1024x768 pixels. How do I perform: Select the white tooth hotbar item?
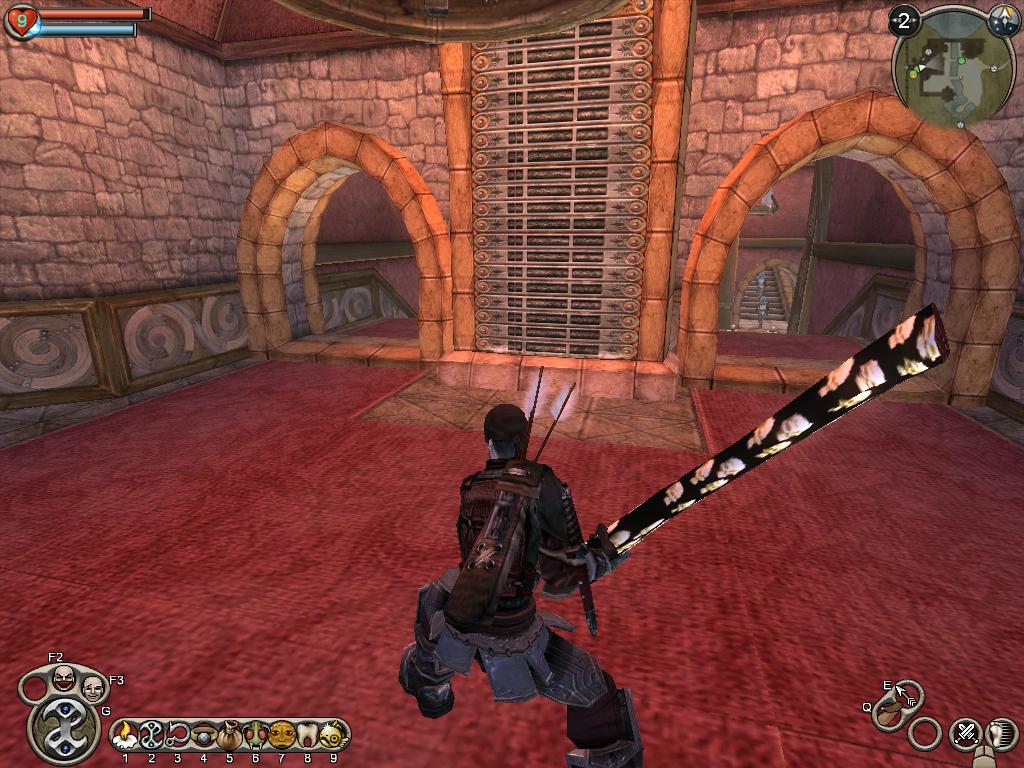point(307,736)
